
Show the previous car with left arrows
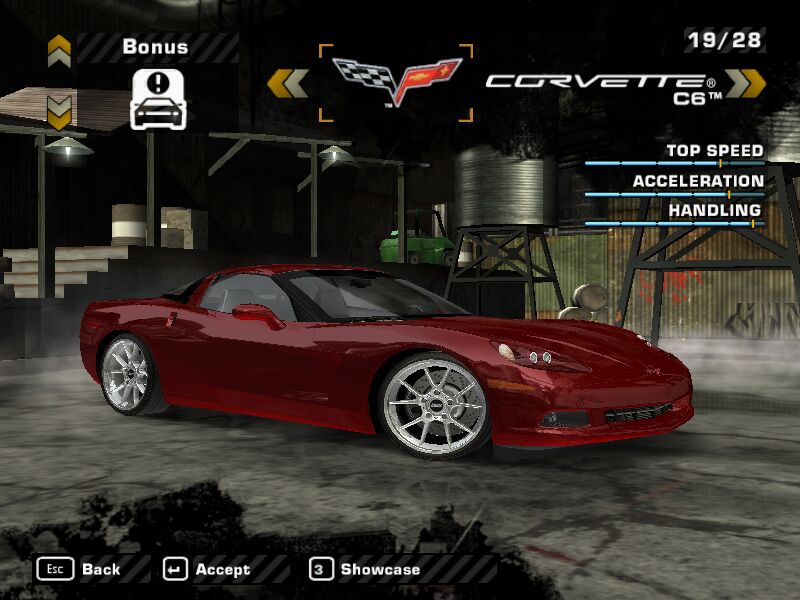[288, 83]
